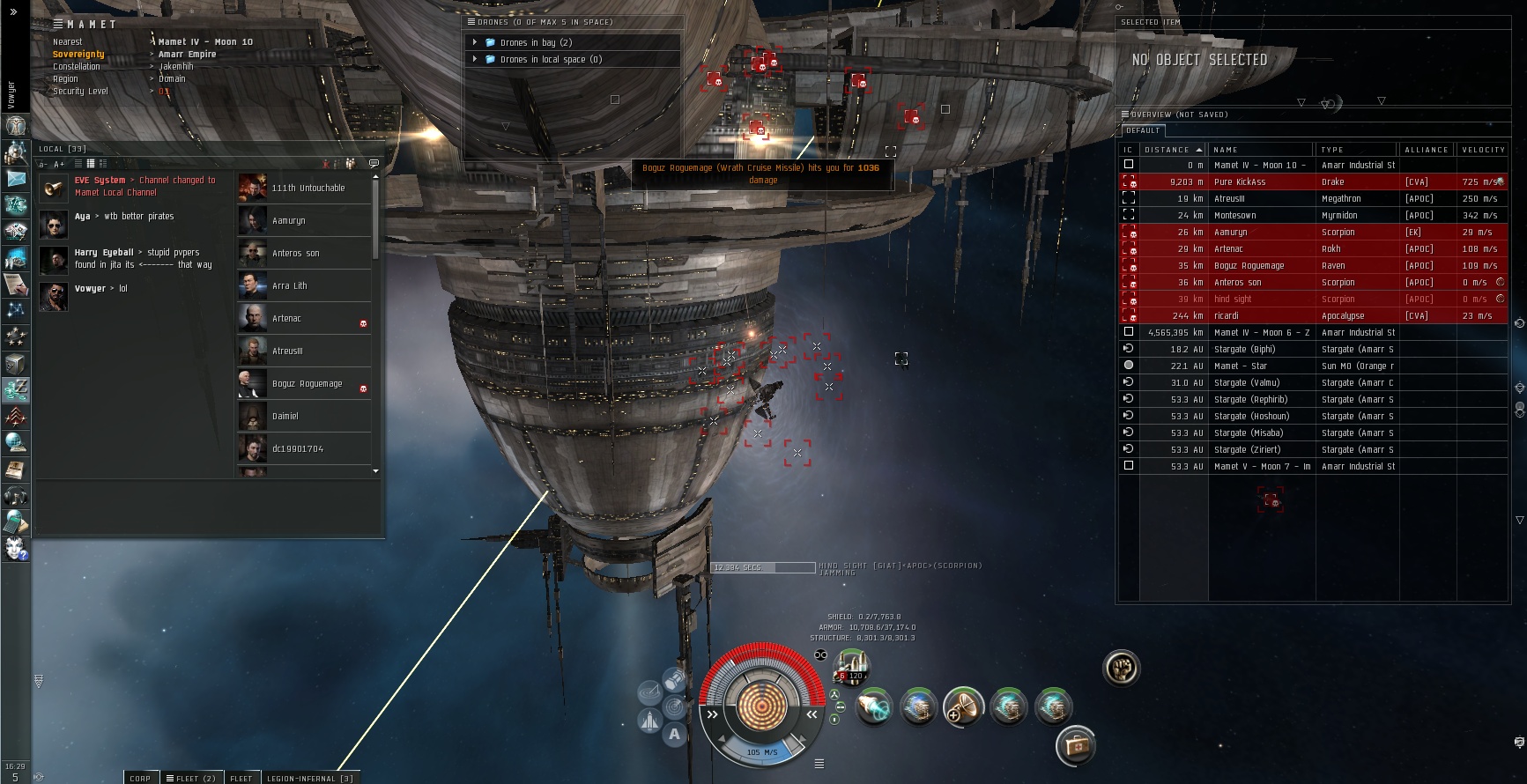Screen dimensions: 1527x784
Task: Expand the Drones in bay group
Action: tap(475, 42)
